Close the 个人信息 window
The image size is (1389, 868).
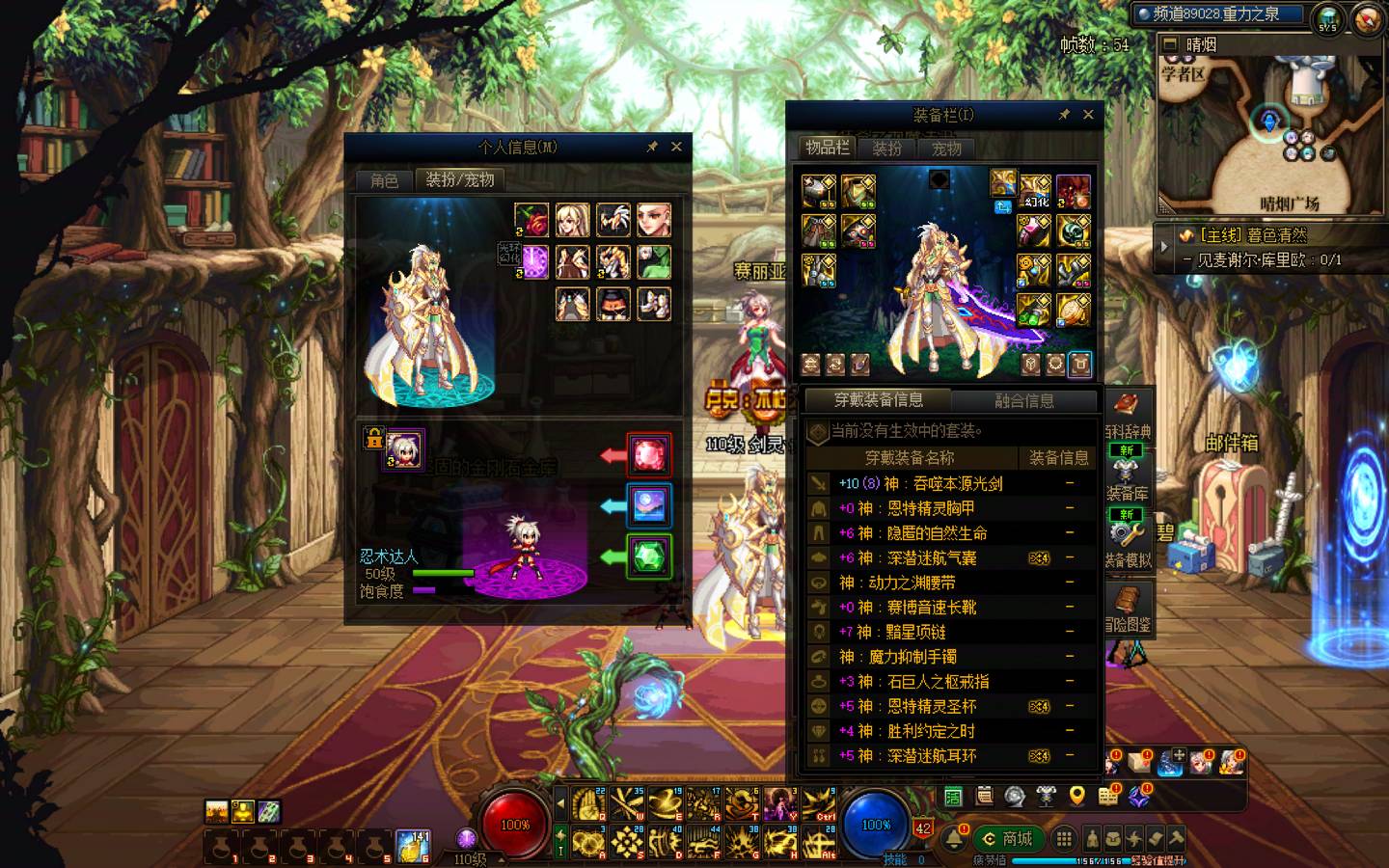(x=676, y=147)
